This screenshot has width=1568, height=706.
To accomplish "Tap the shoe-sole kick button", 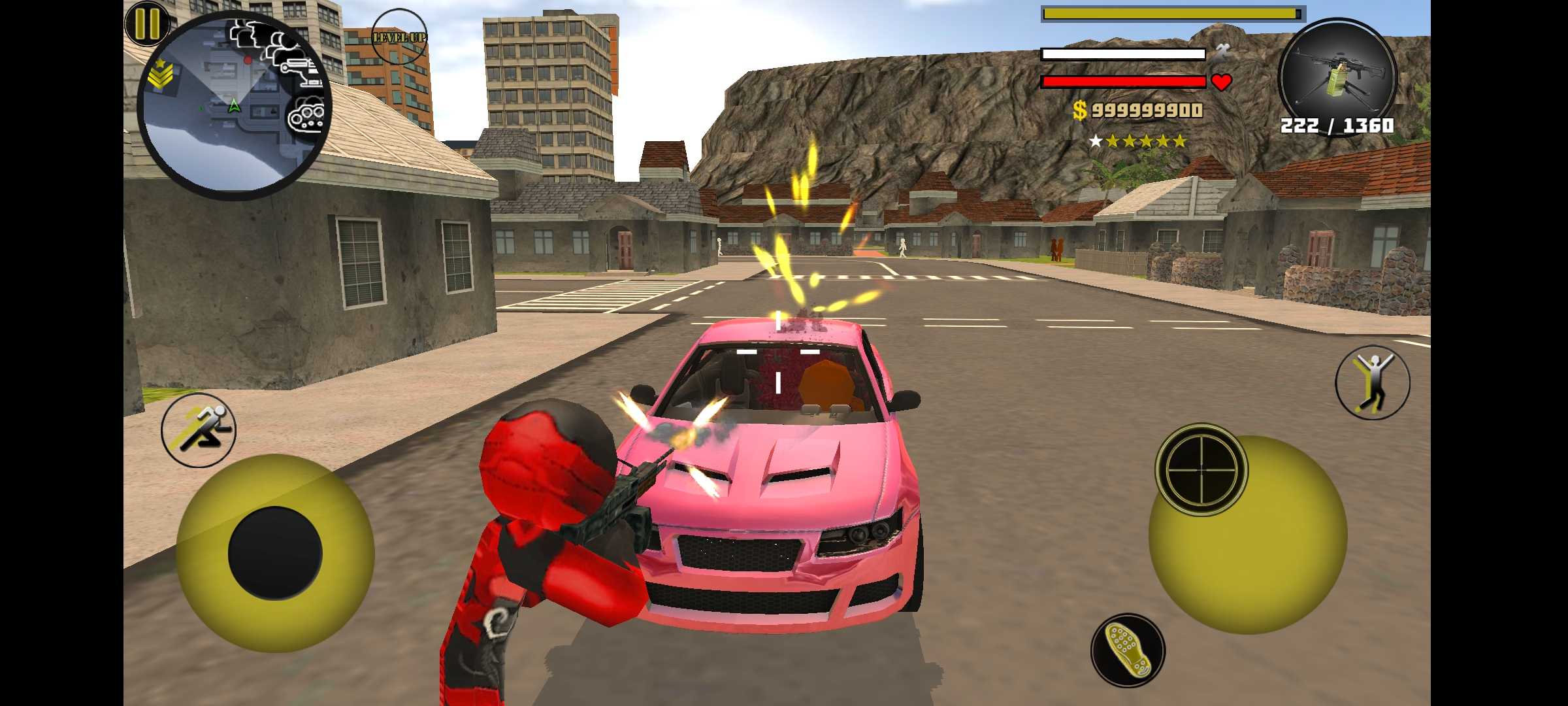I will coord(1127,650).
